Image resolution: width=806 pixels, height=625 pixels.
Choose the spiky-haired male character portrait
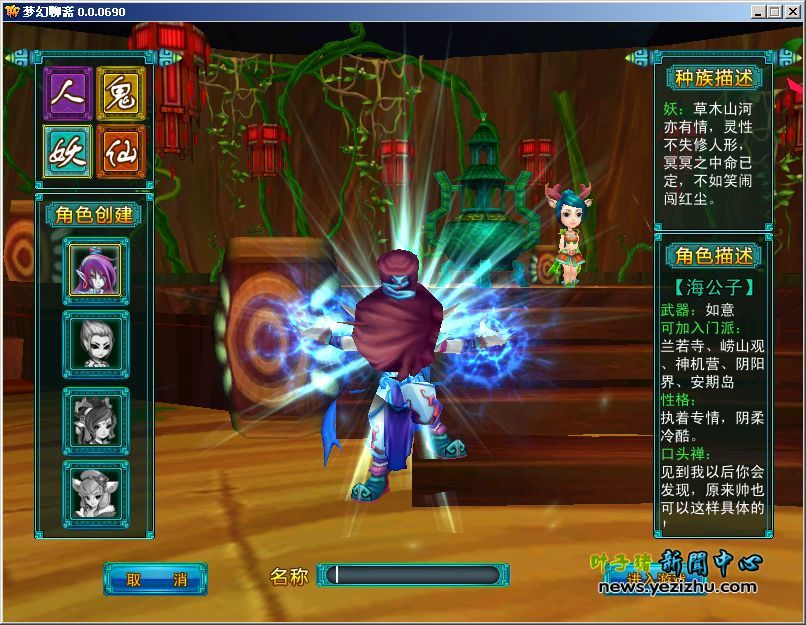point(95,343)
